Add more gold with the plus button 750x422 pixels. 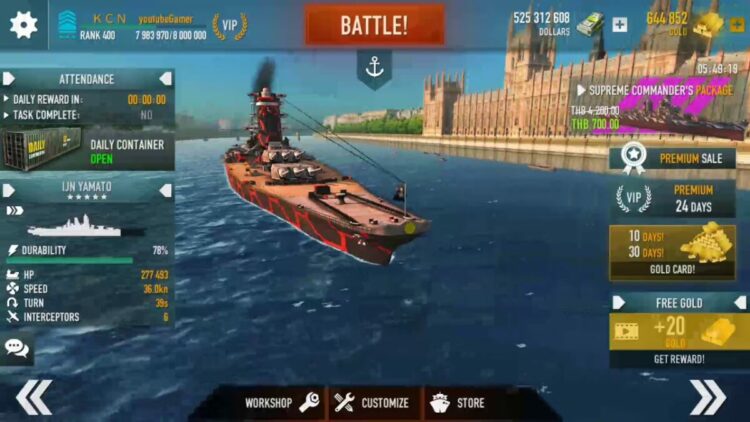pos(737,25)
